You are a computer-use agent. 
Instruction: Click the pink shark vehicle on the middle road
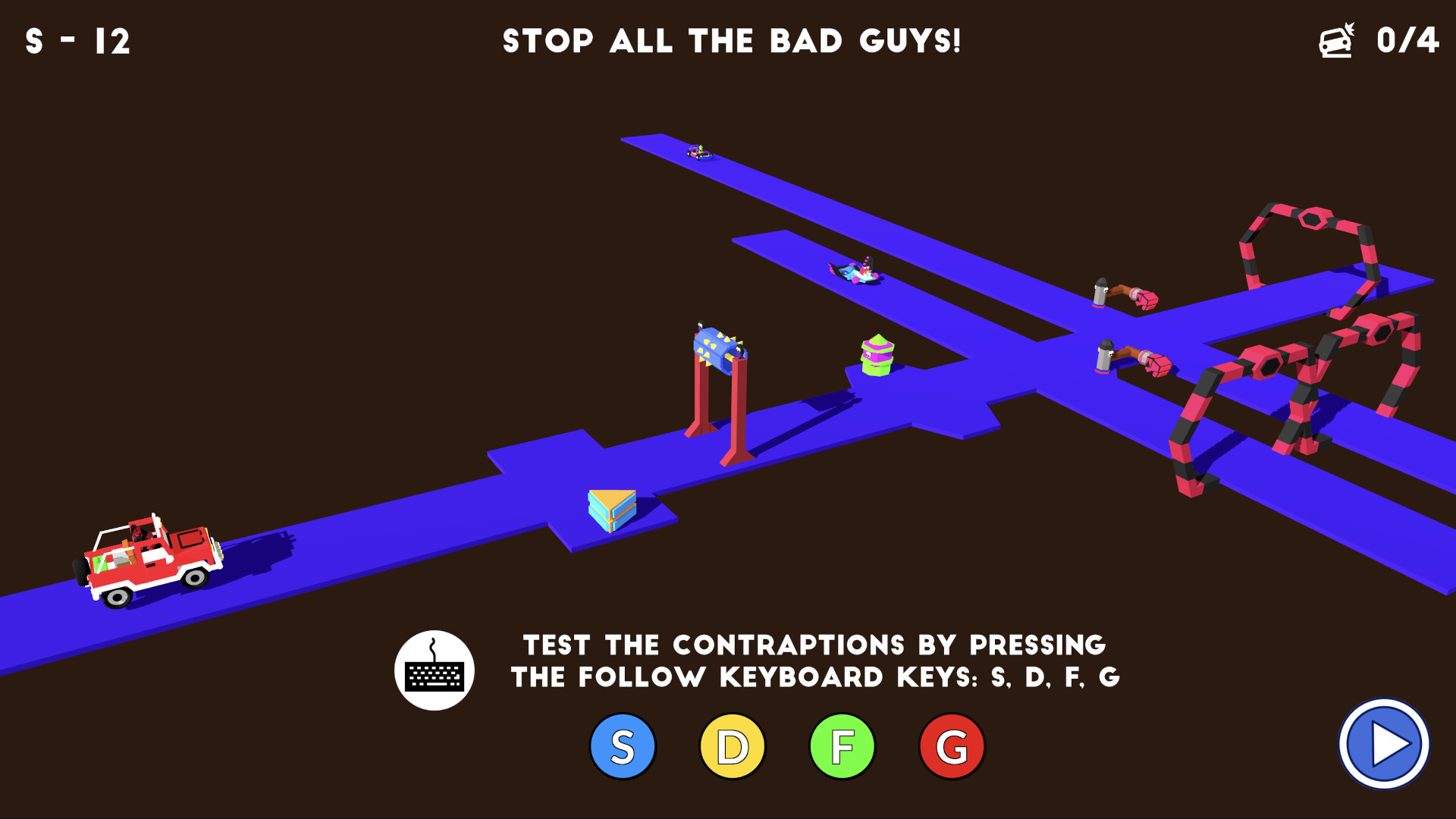855,271
